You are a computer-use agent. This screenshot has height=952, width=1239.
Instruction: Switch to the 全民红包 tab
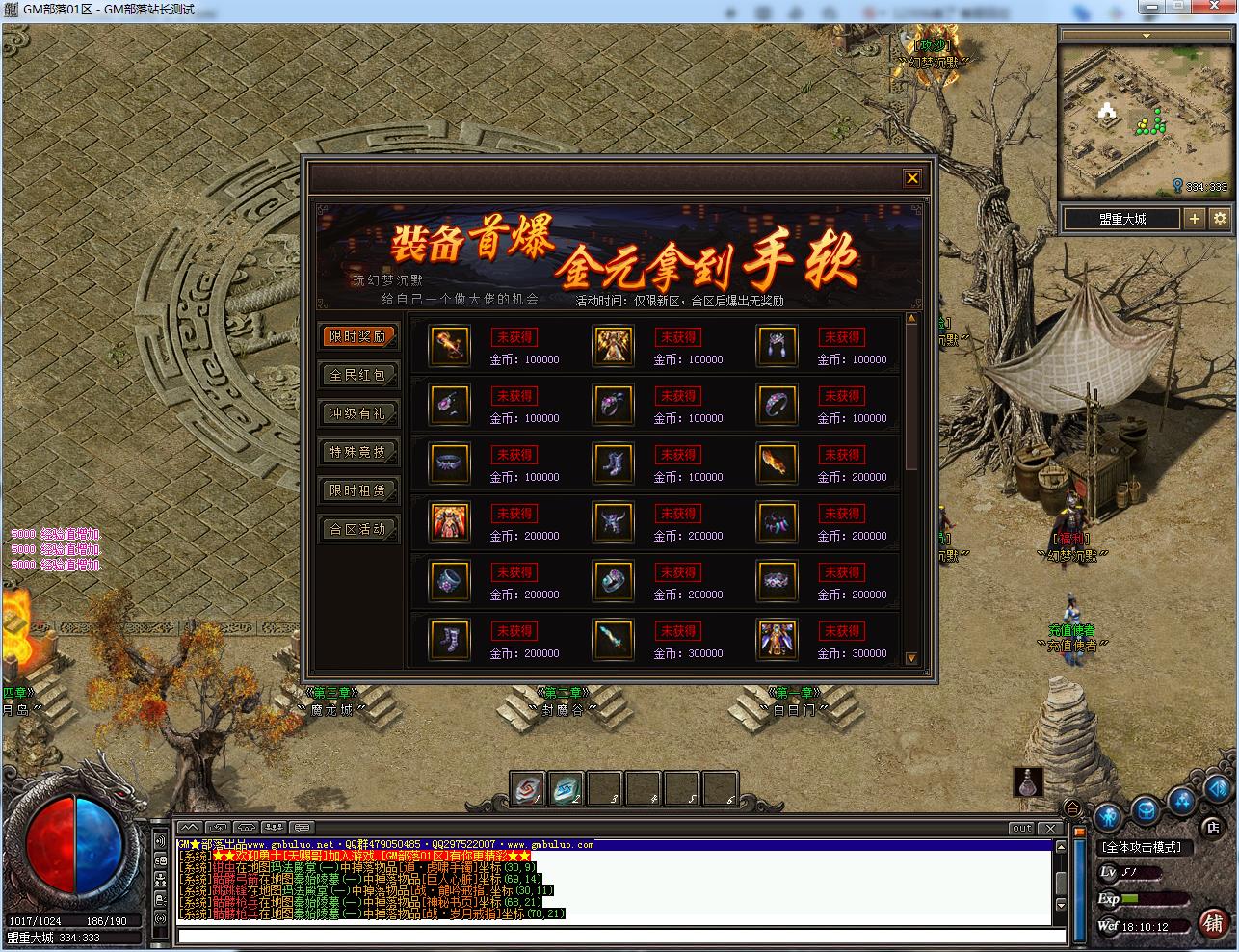coord(359,375)
